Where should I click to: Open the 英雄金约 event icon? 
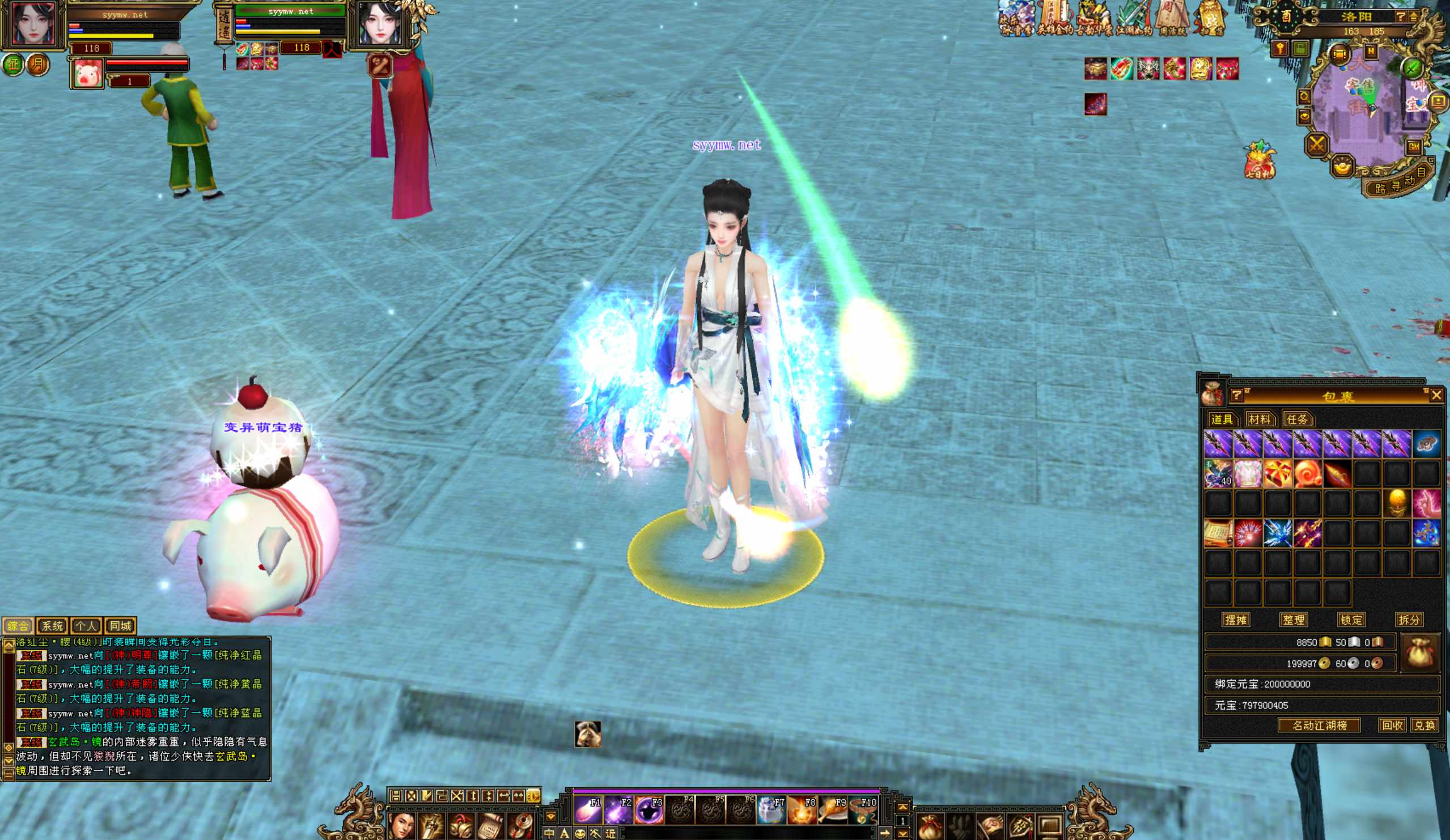pyautogui.click(x=1055, y=18)
